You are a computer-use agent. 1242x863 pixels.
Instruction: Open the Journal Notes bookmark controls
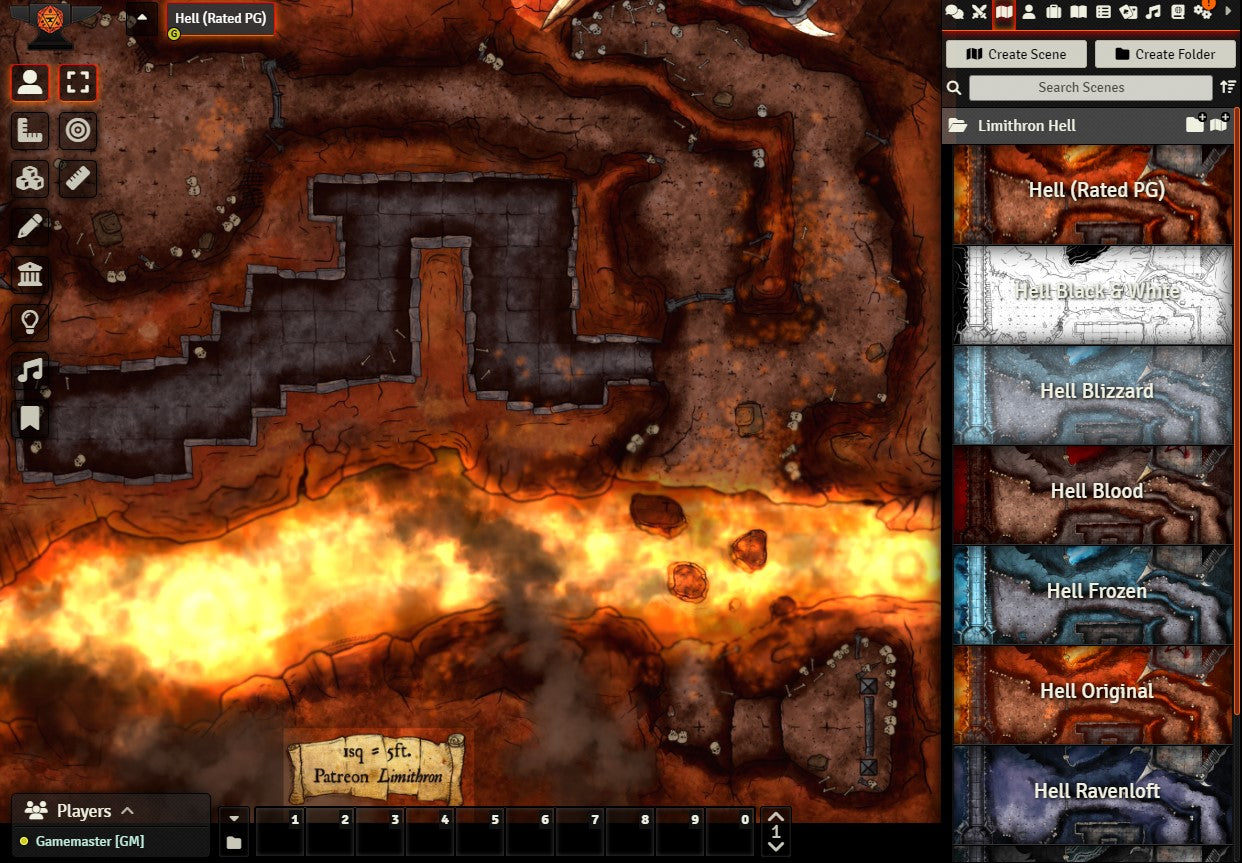point(30,418)
